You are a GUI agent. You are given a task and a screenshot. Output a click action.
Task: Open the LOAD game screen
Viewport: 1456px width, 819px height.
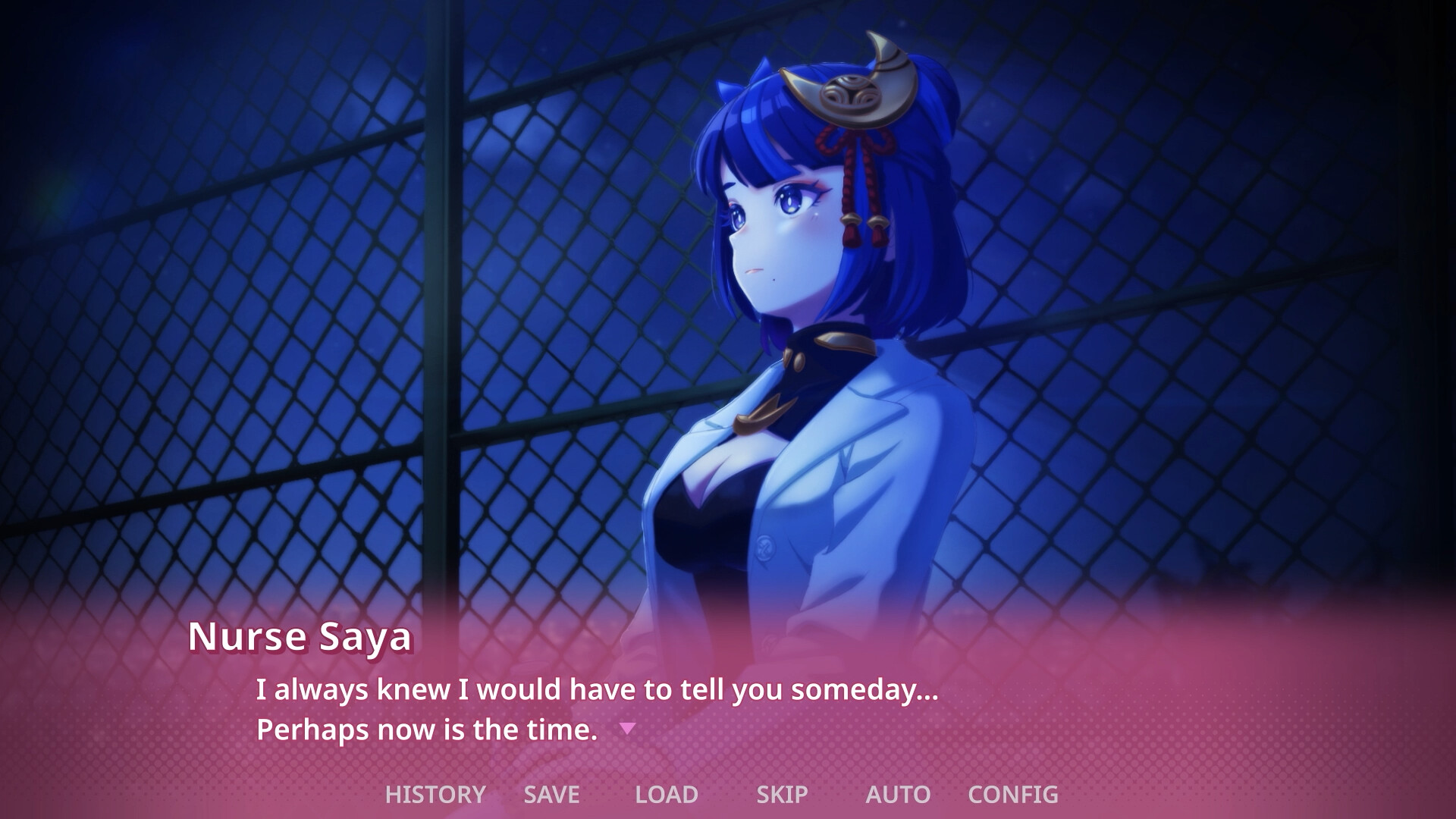point(666,795)
